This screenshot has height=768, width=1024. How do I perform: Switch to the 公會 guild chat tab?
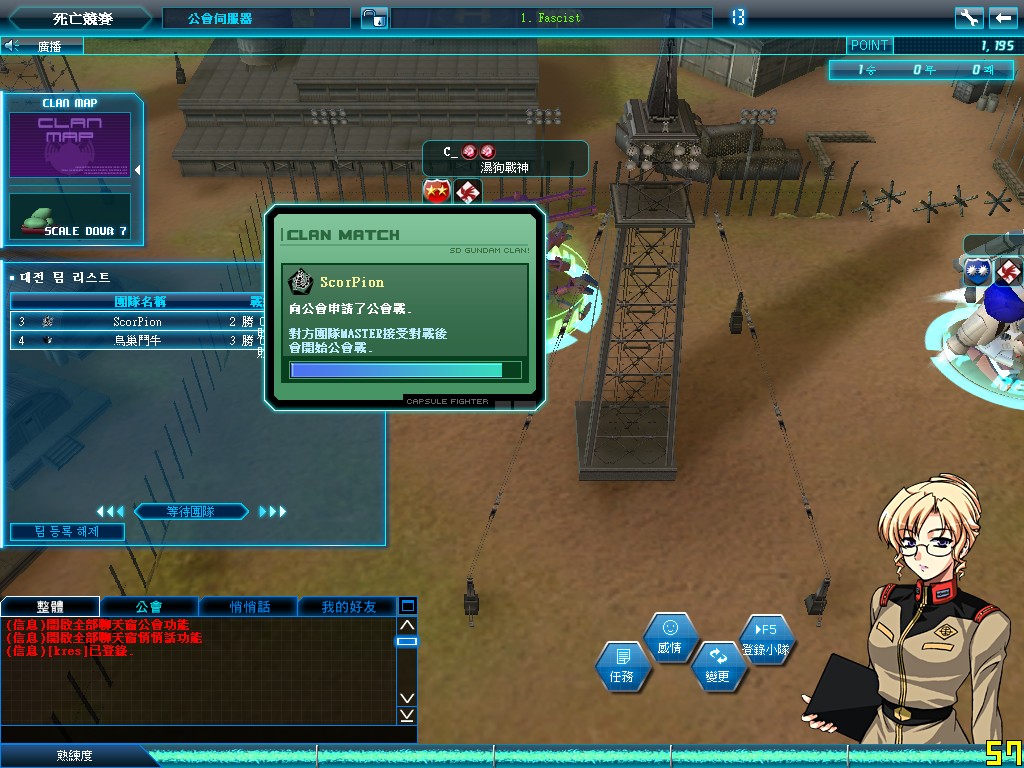[x=149, y=606]
